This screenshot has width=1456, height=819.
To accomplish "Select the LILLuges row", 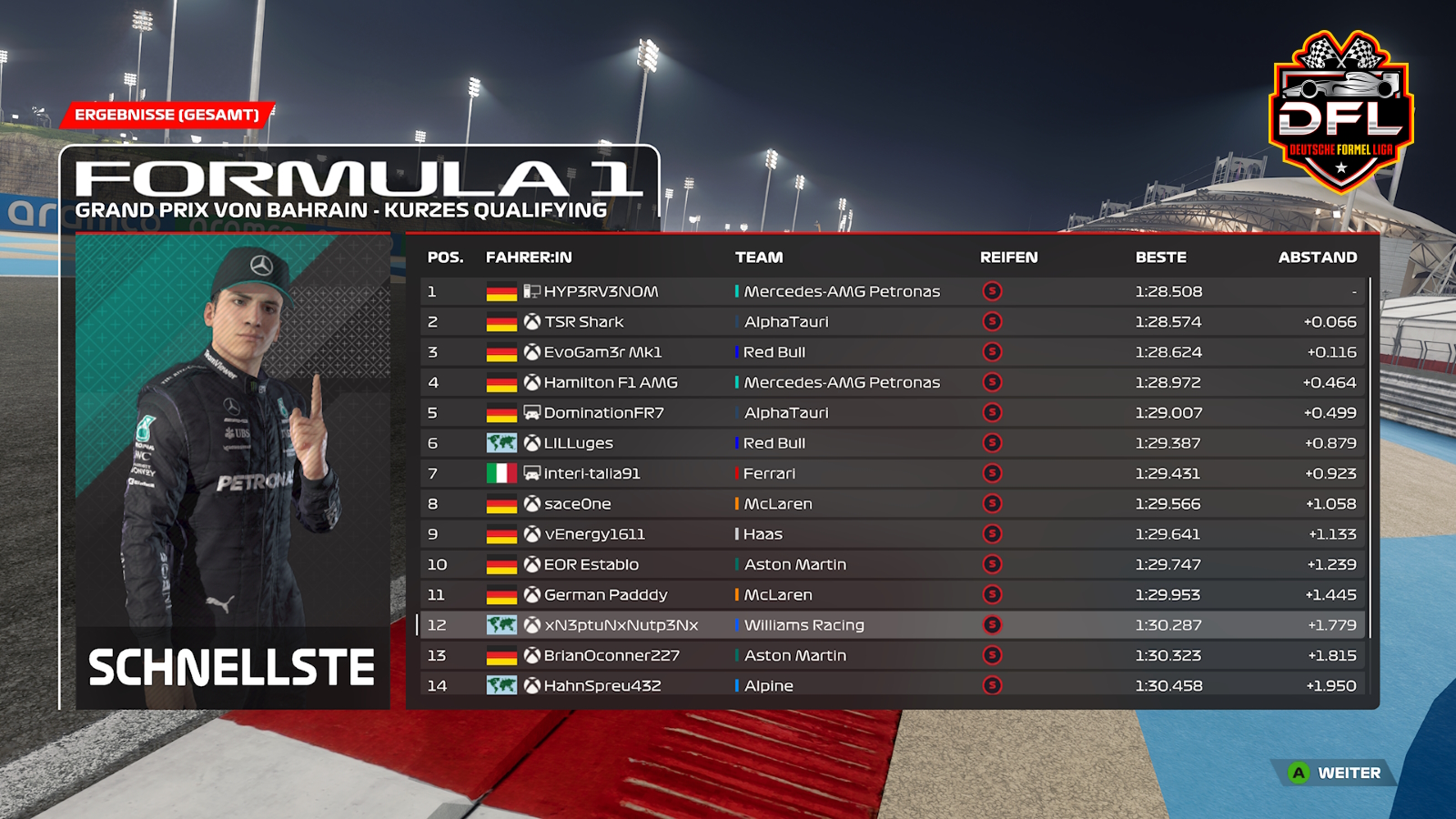I will pos(579,443).
